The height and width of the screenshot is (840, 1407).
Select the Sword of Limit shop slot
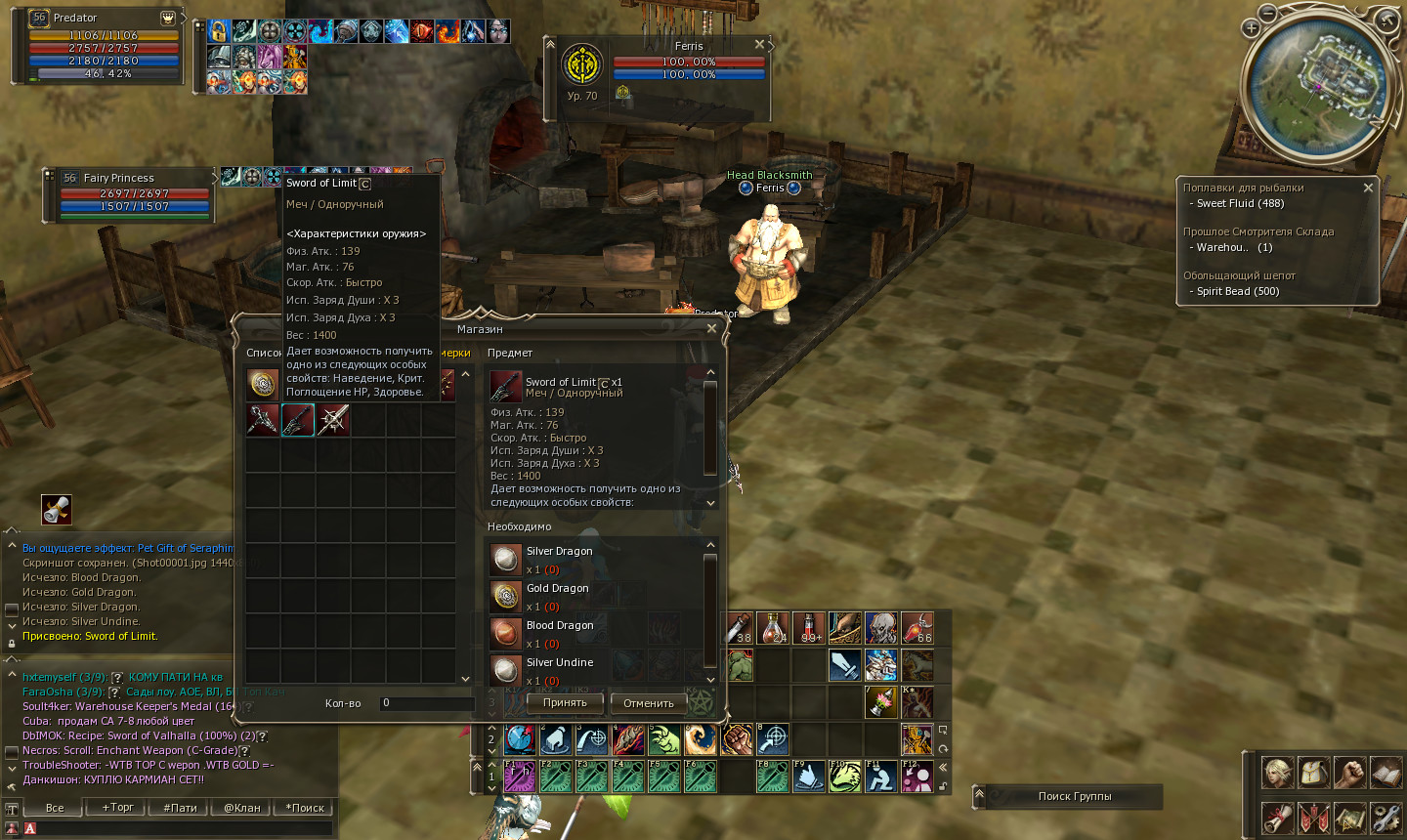(x=298, y=420)
